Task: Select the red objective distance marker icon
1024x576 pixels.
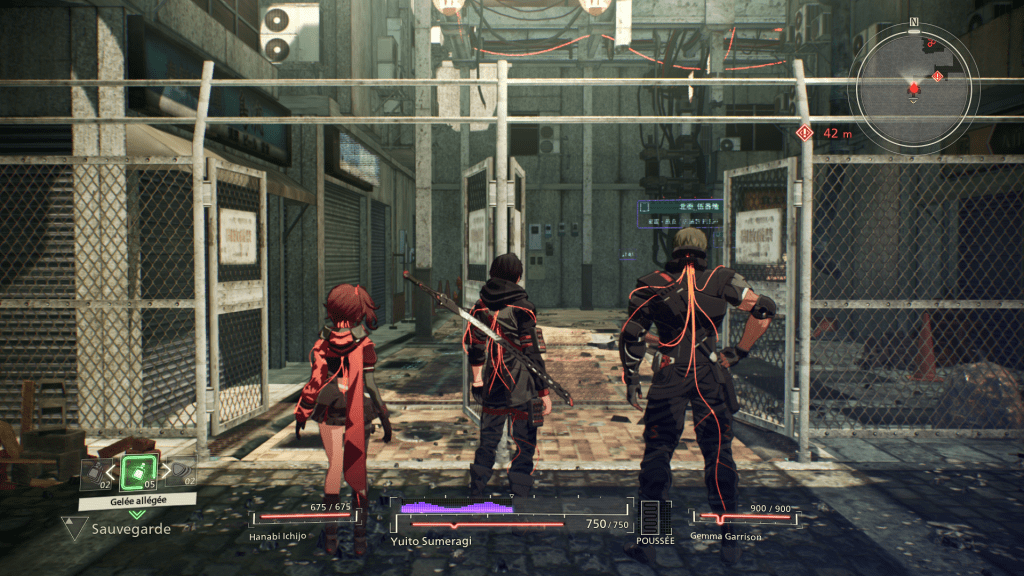Action: point(805,132)
